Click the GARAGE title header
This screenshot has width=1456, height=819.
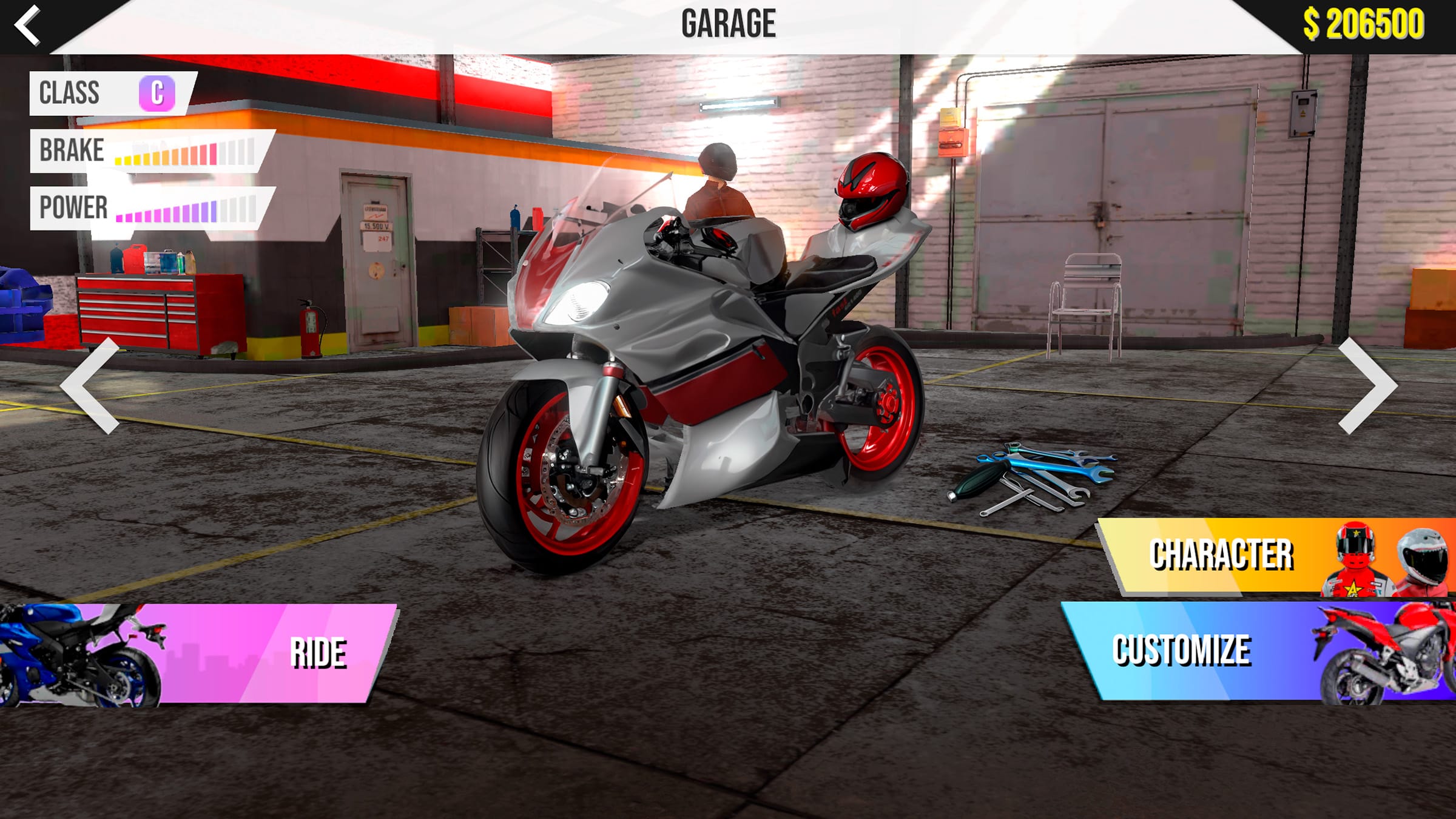coord(727,22)
